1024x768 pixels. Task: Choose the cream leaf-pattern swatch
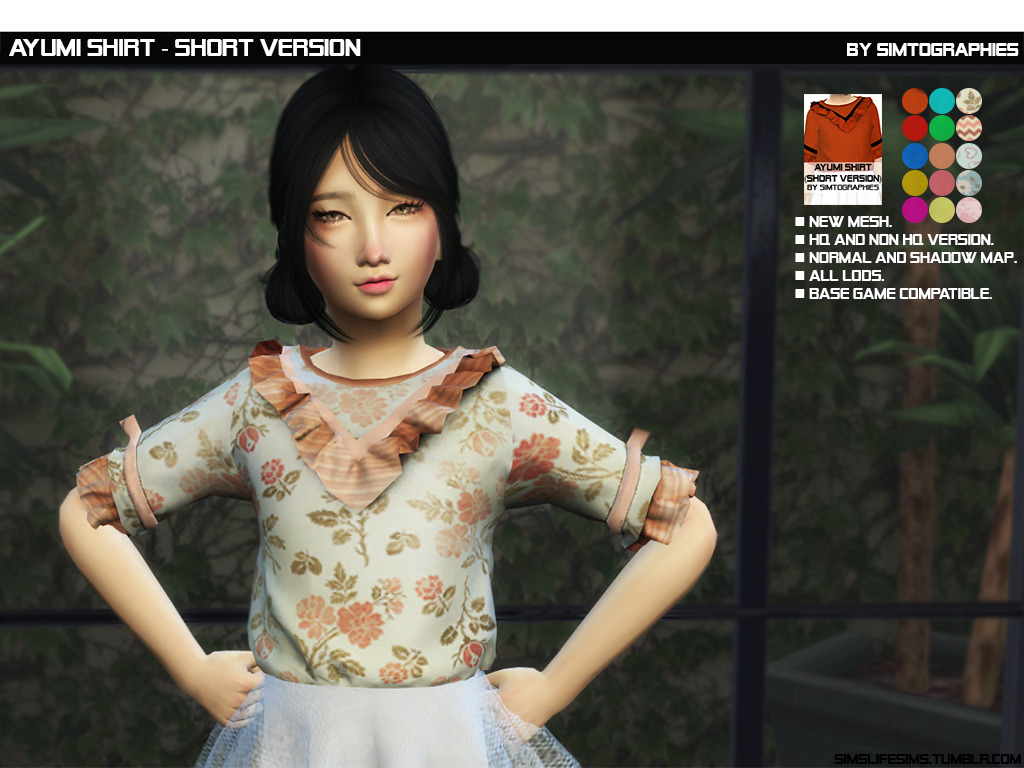coord(969,101)
